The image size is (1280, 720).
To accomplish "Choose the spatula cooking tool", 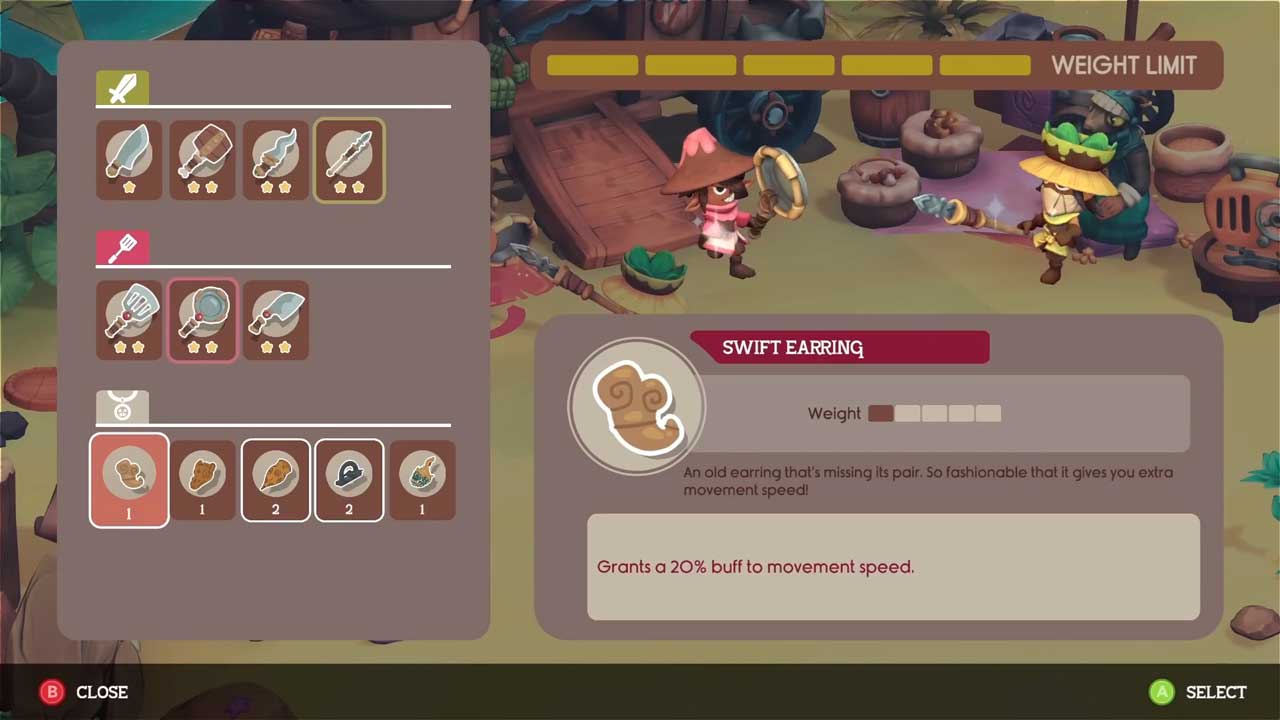I will 129,320.
